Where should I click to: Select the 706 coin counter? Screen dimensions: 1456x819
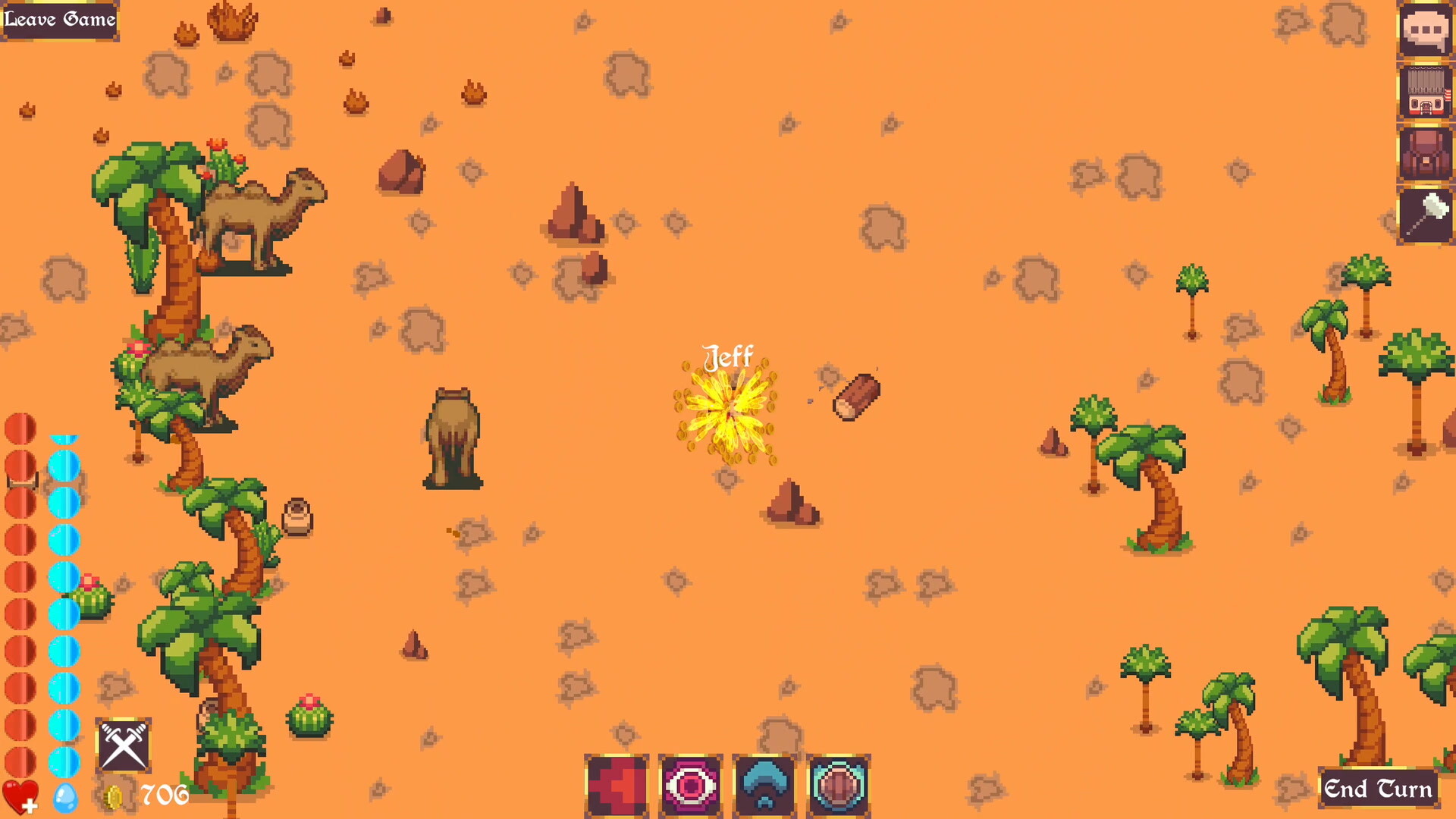click(x=162, y=795)
